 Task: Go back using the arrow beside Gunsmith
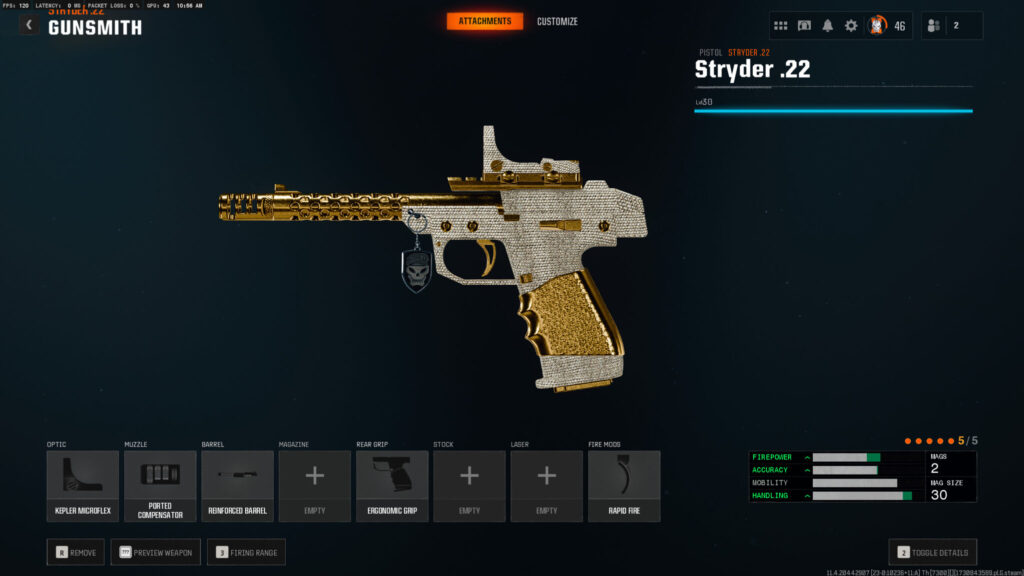(29, 25)
